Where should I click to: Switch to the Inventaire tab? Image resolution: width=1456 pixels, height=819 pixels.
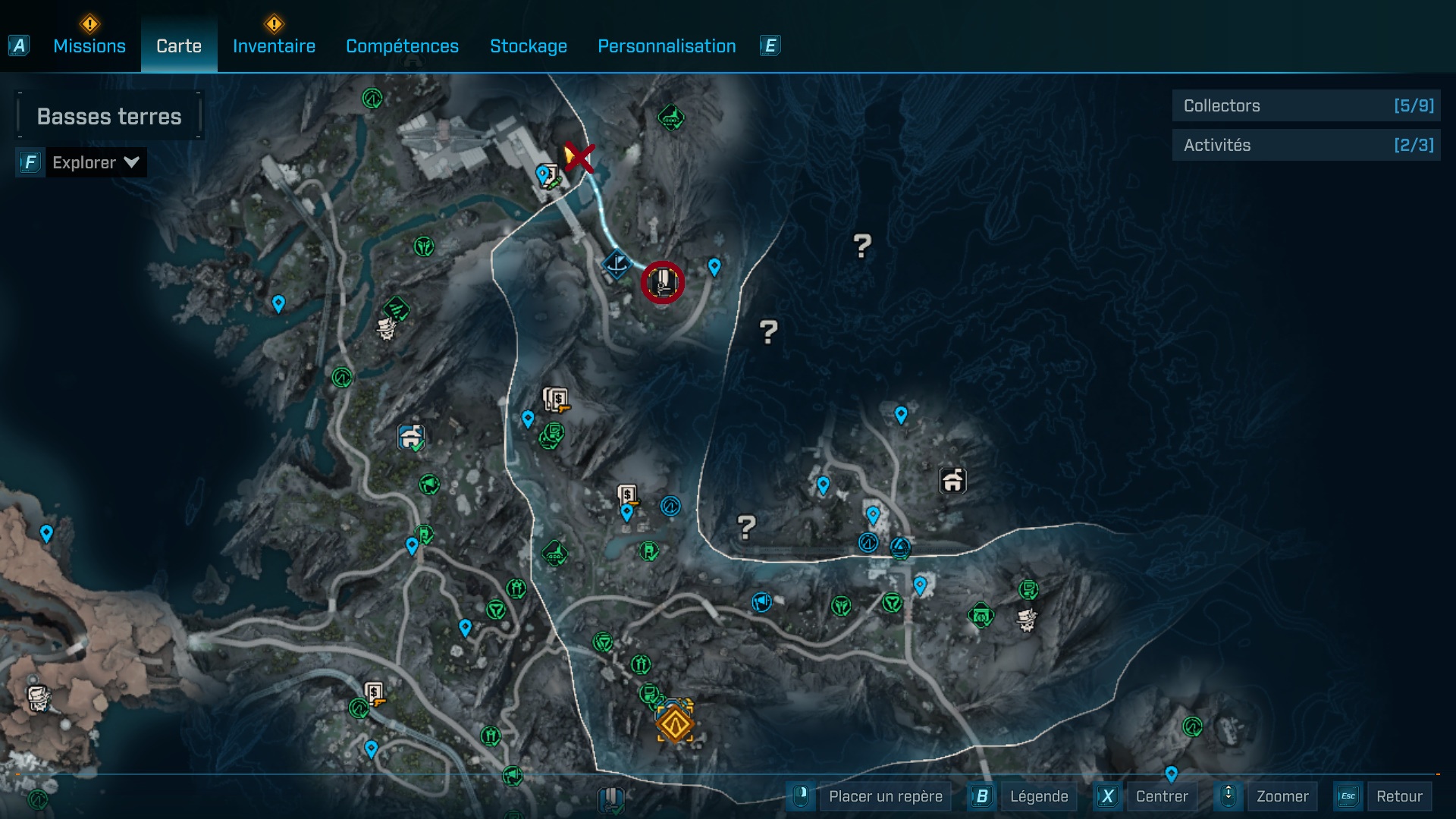pos(274,45)
